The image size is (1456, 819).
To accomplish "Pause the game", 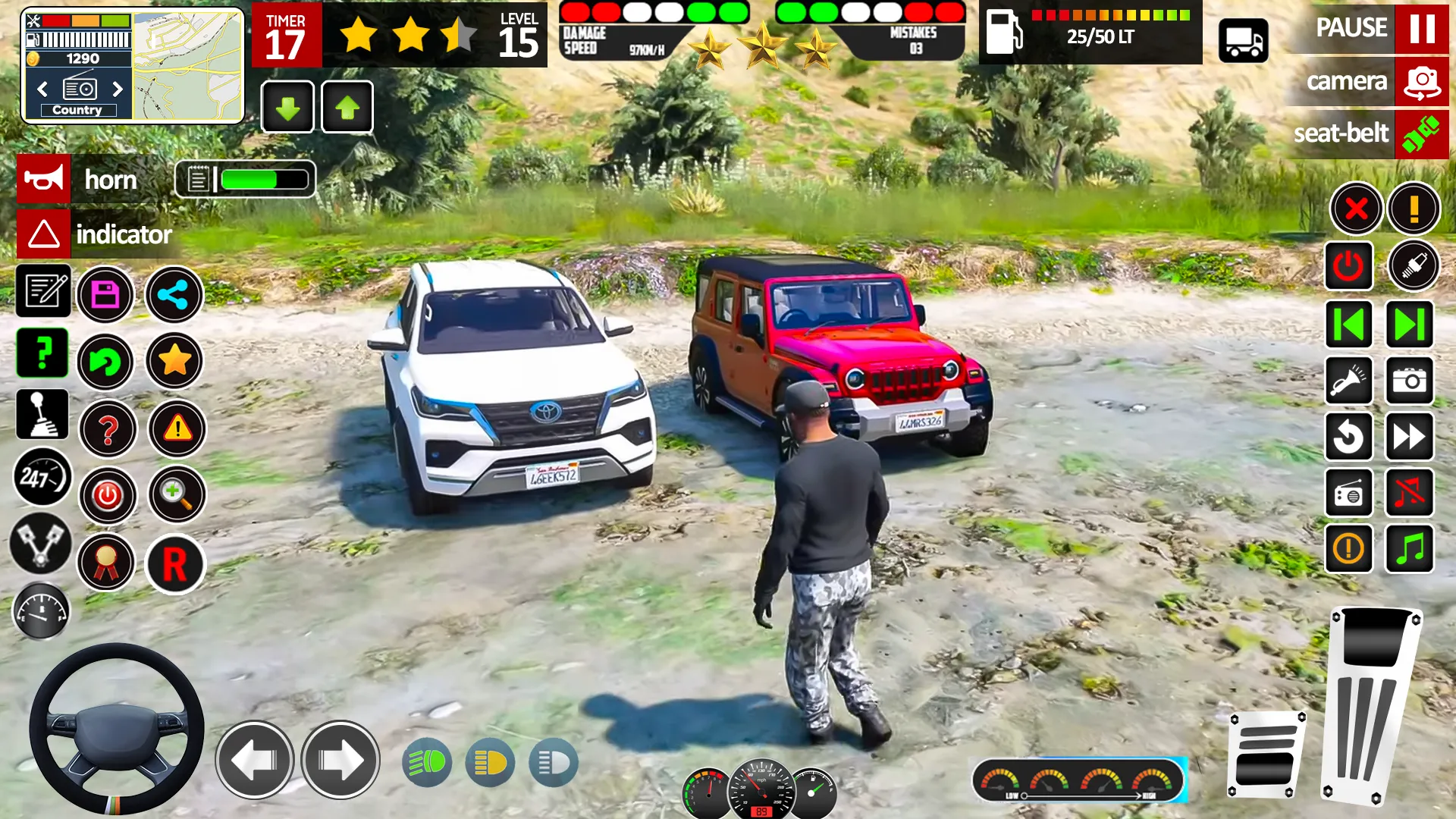I will tap(1421, 28).
